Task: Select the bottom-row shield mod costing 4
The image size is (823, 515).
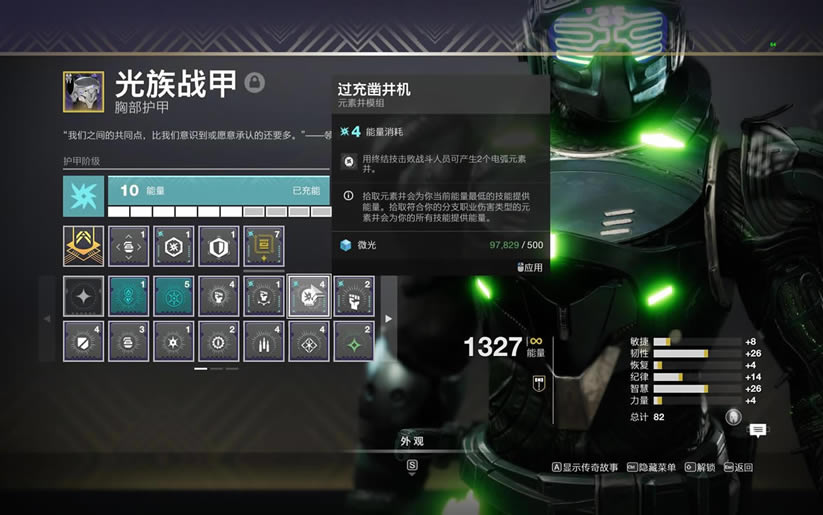Action: 83,341
